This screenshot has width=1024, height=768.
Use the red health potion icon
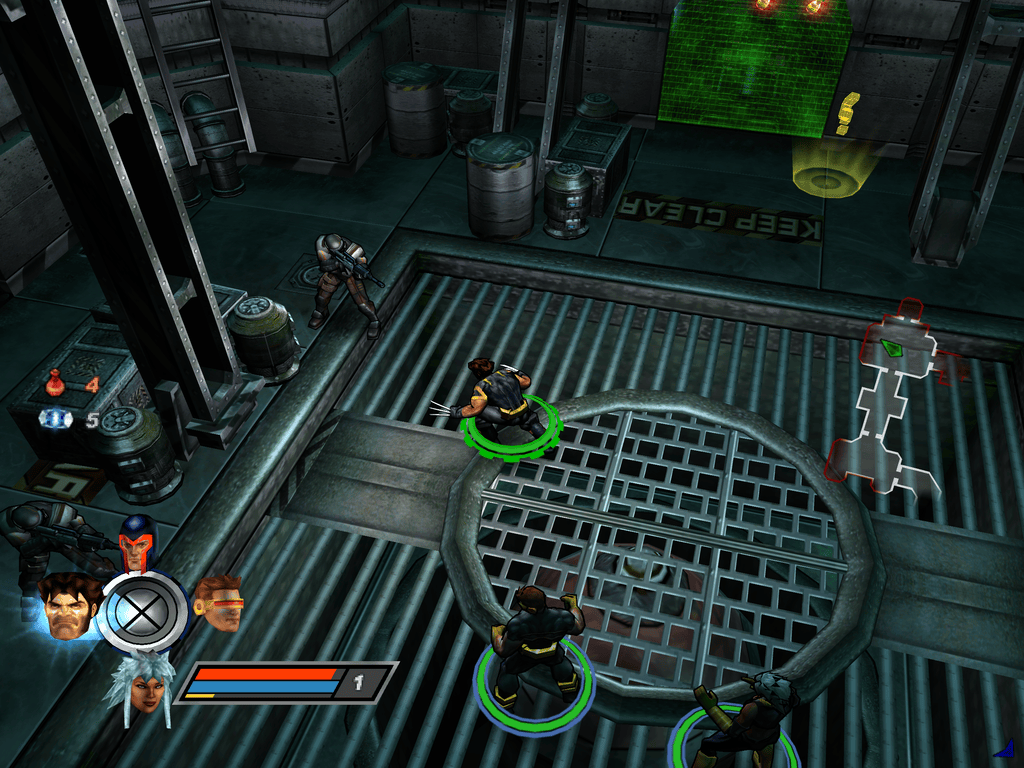[x=56, y=381]
